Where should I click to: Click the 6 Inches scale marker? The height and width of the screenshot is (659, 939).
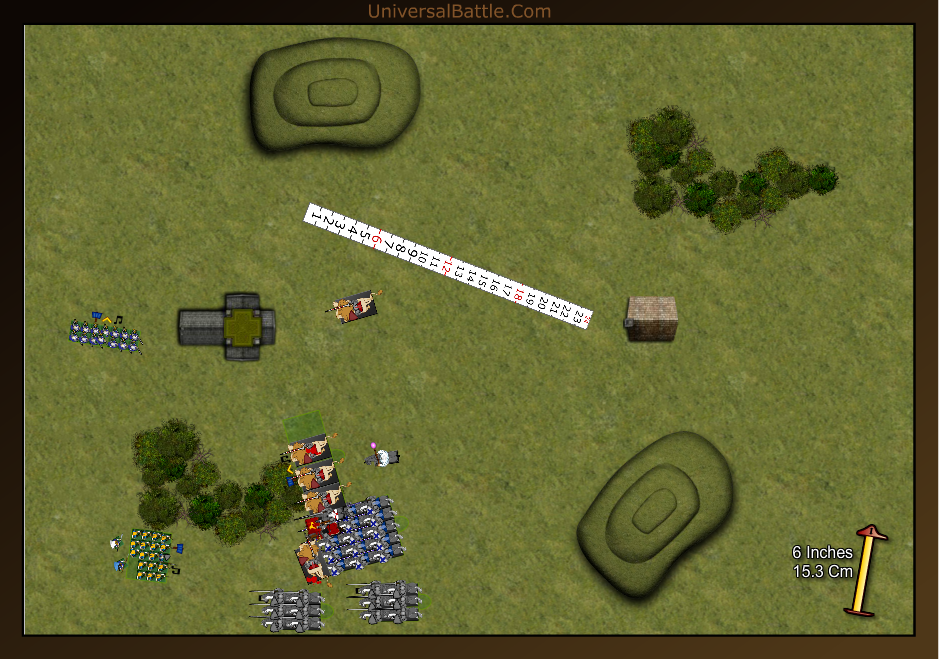point(865,570)
